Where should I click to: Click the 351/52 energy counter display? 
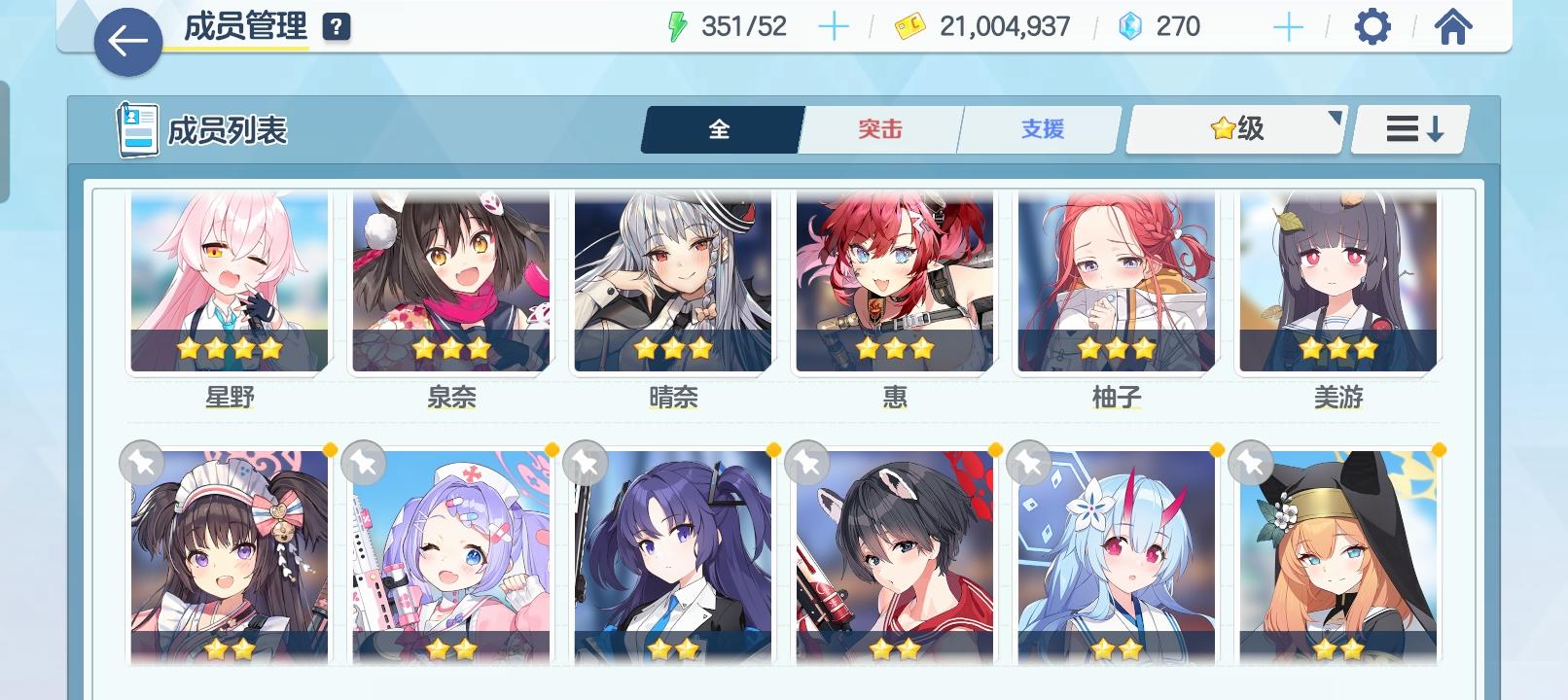click(x=744, y=25)
